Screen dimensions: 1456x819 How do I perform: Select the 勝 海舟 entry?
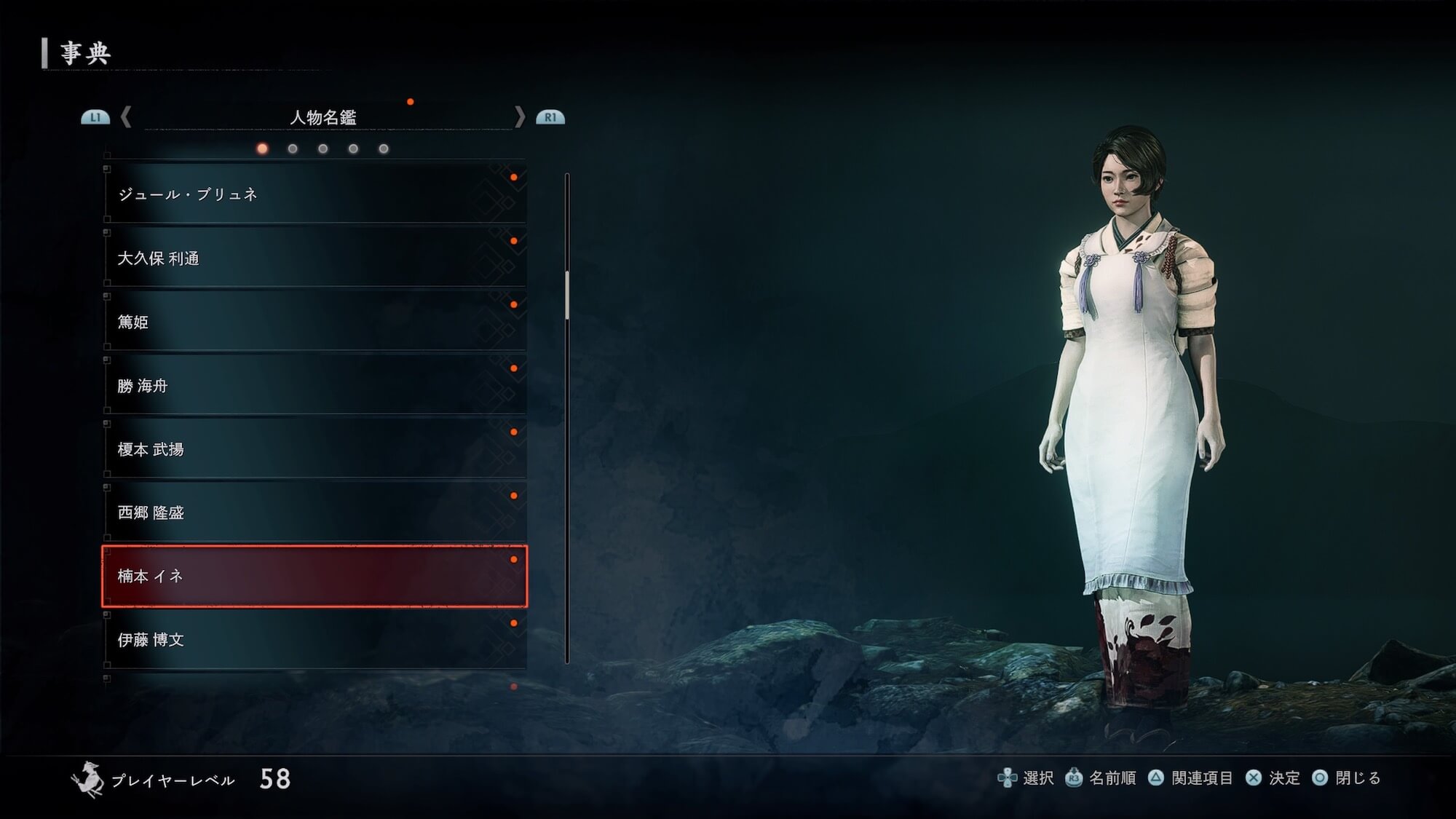pyautogui.click(x=314, y=386)
